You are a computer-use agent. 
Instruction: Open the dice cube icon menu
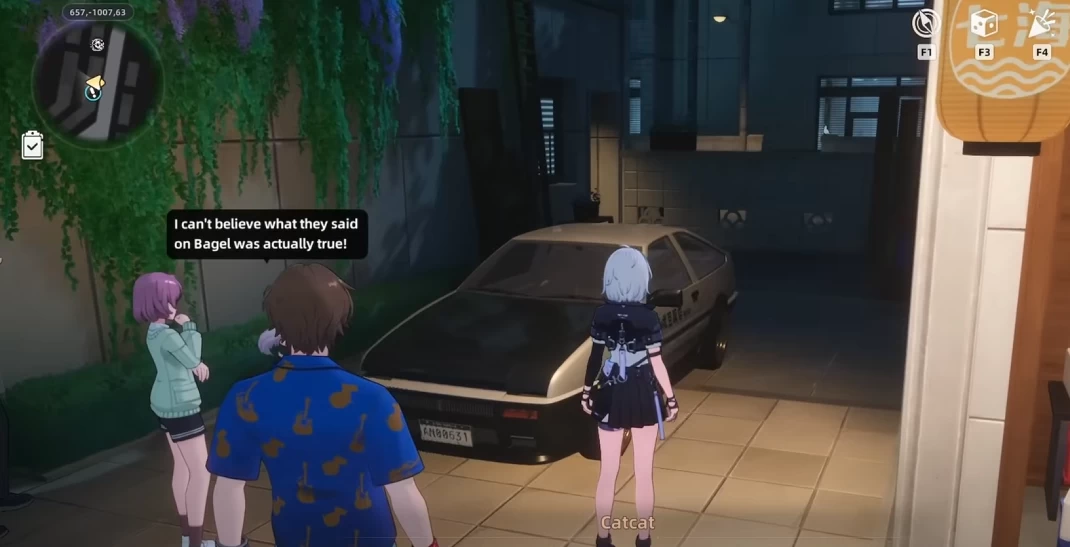[x=984, y=24]
